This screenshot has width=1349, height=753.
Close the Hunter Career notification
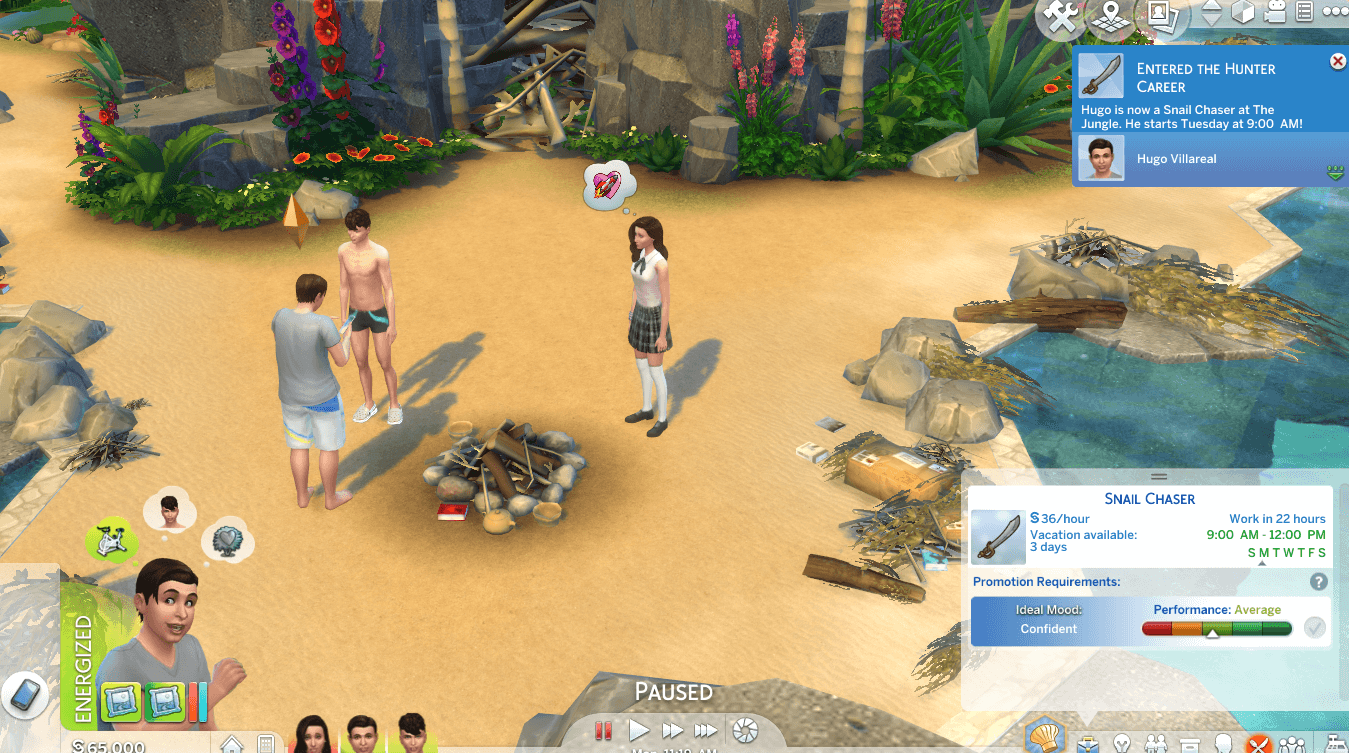(1337, 62)
